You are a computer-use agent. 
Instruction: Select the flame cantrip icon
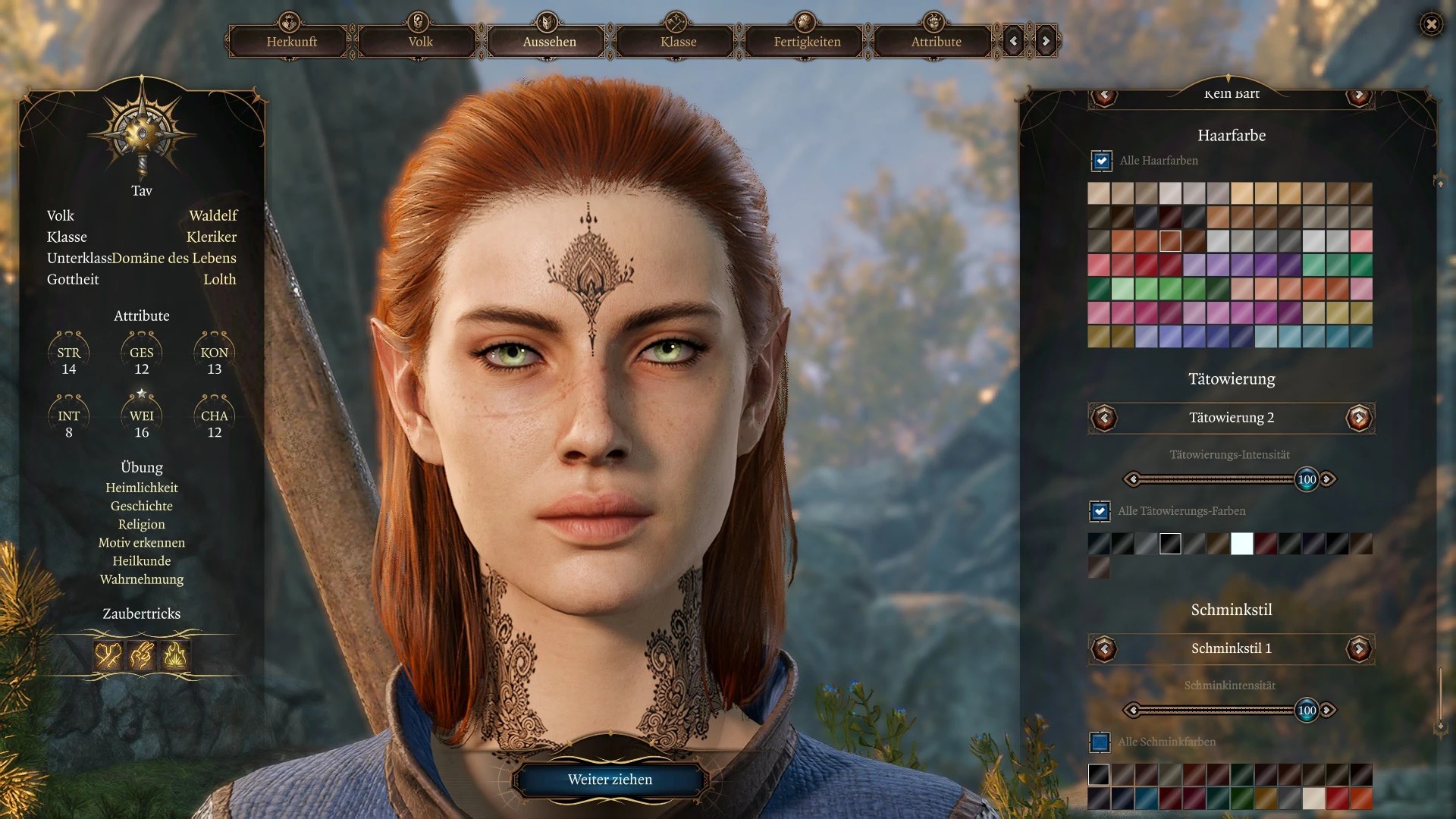coord(175,654)
